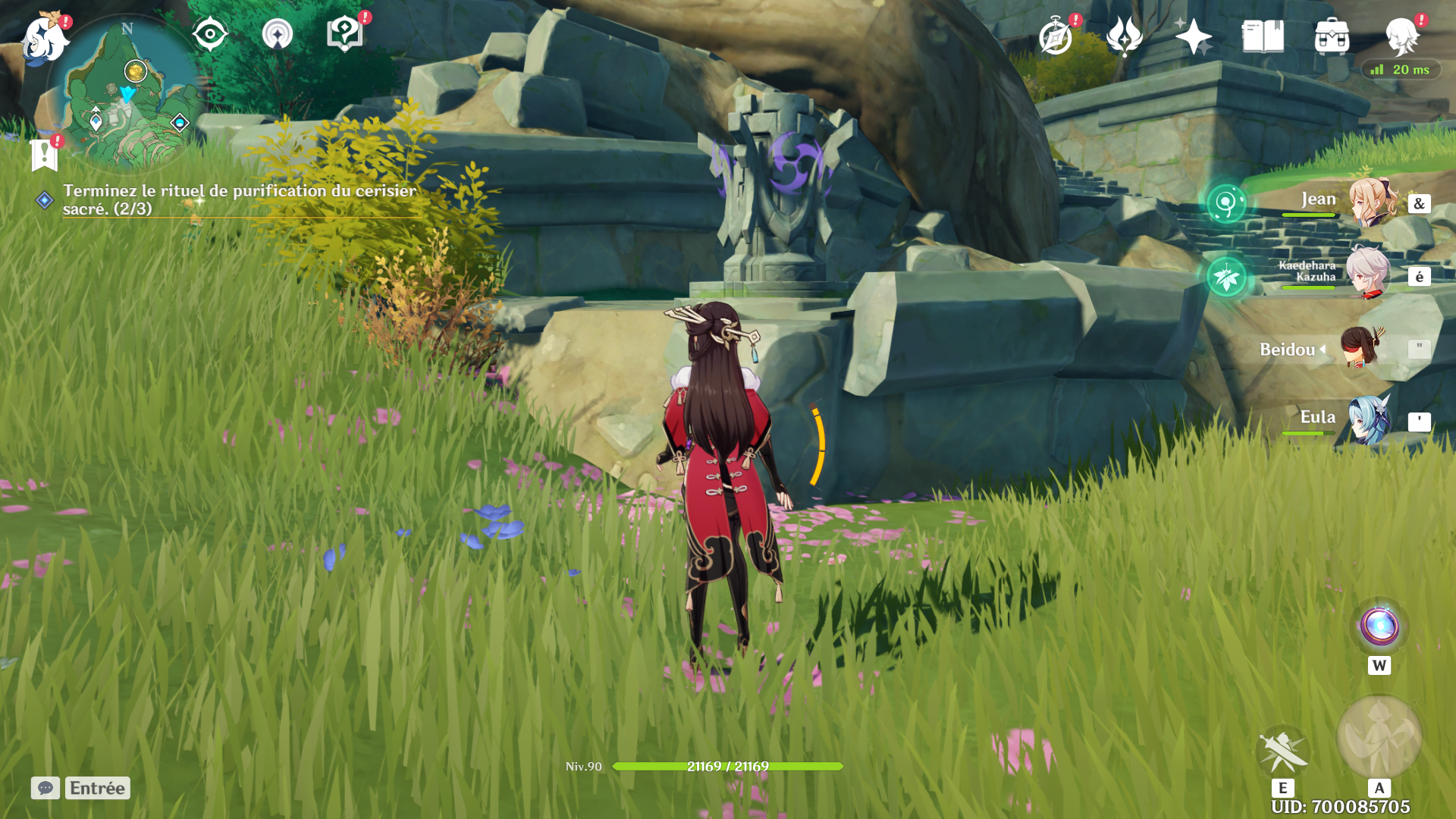The image size is (1456, 819).
Task: Toggle elemental sight eye icon
Action: click(210, 35)
